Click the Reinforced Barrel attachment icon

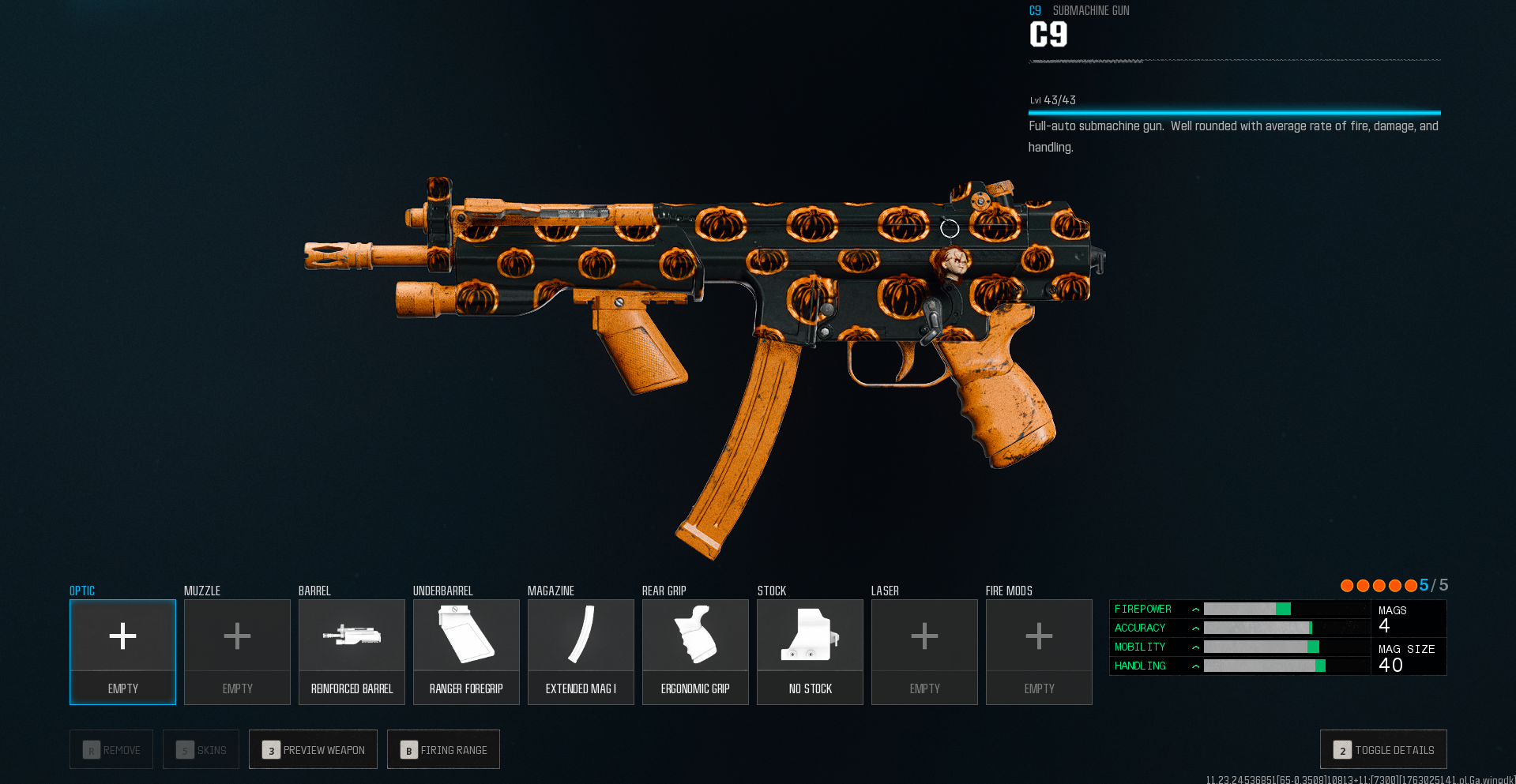351,636
